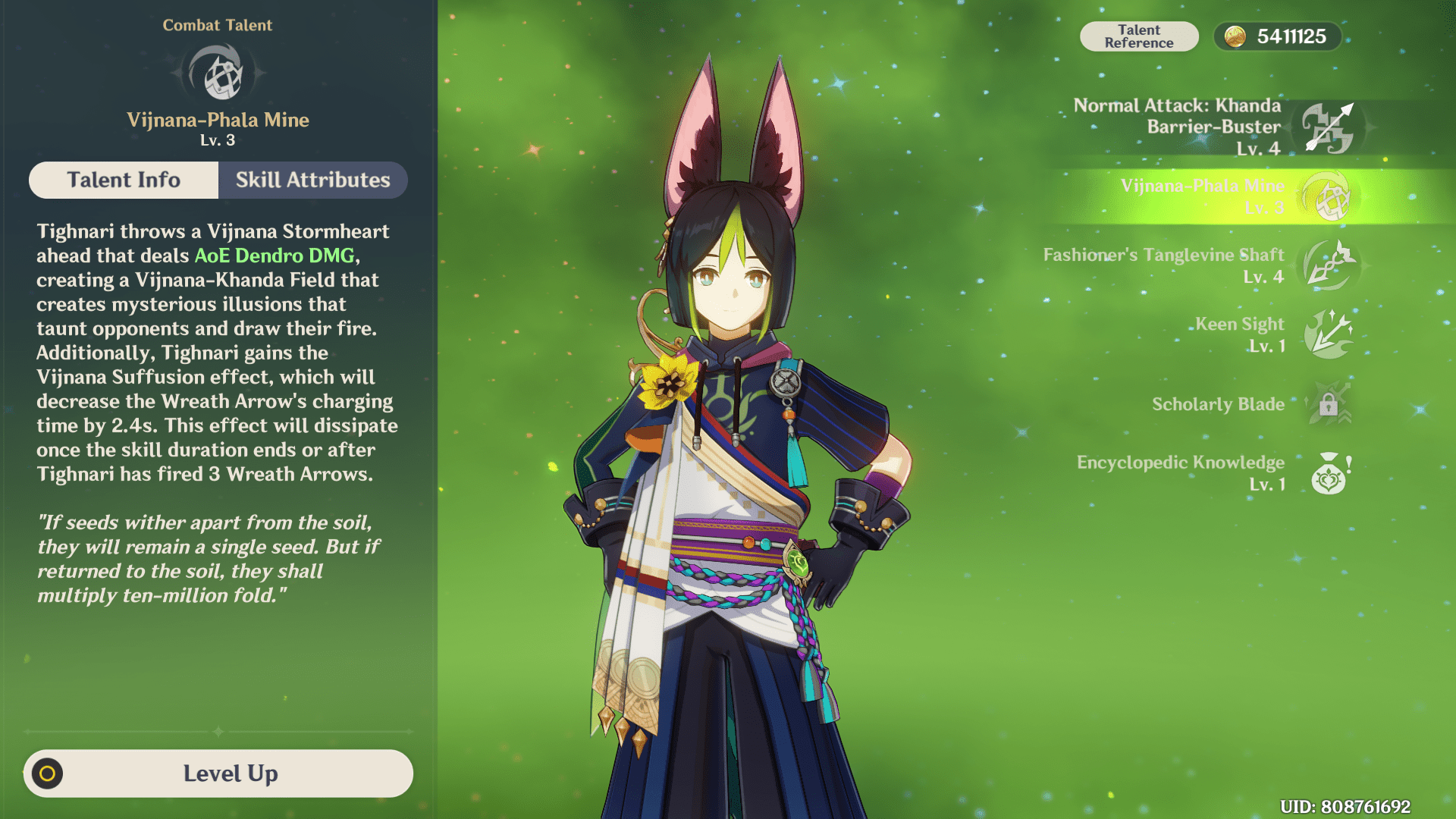Open the Talent Reference panel
This screenshot has height=819, width=1456.
pyautogui.click(x=1139, y=36)
